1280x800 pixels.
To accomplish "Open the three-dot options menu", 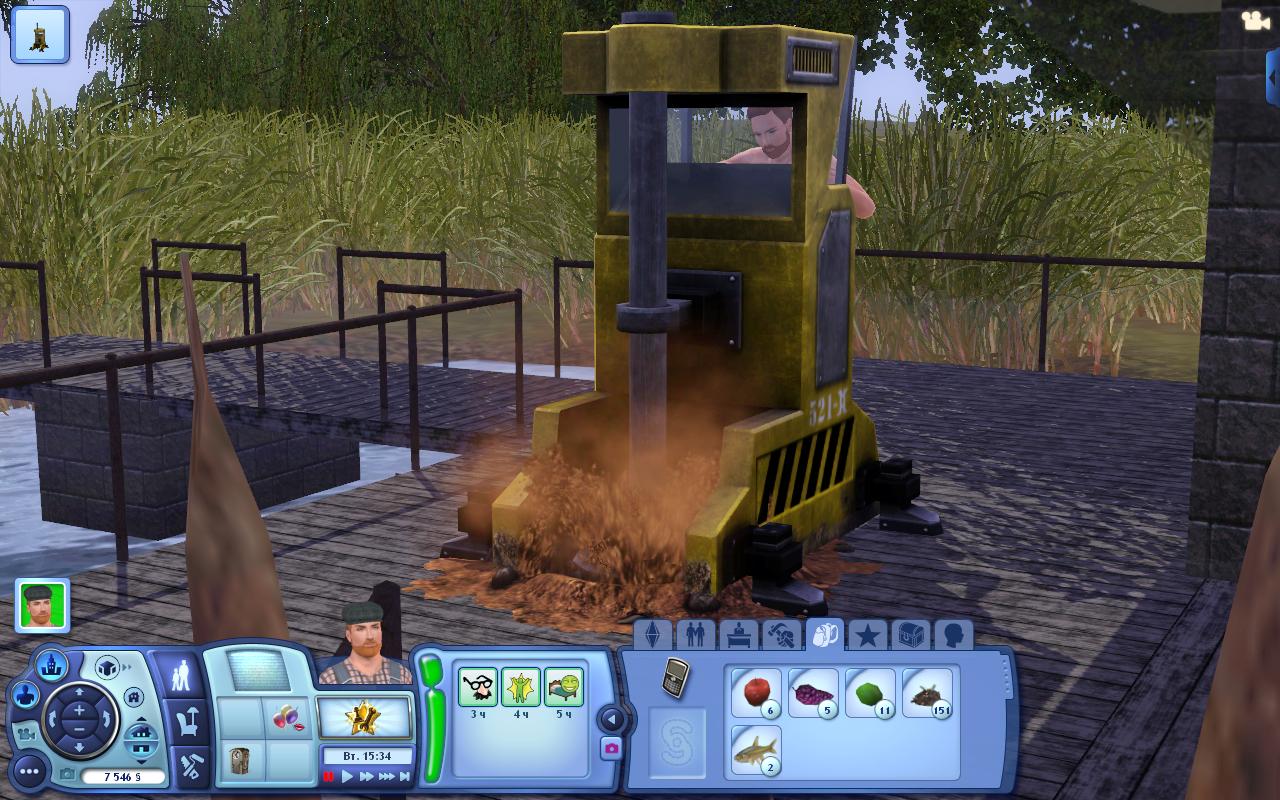I will [29, 771].
